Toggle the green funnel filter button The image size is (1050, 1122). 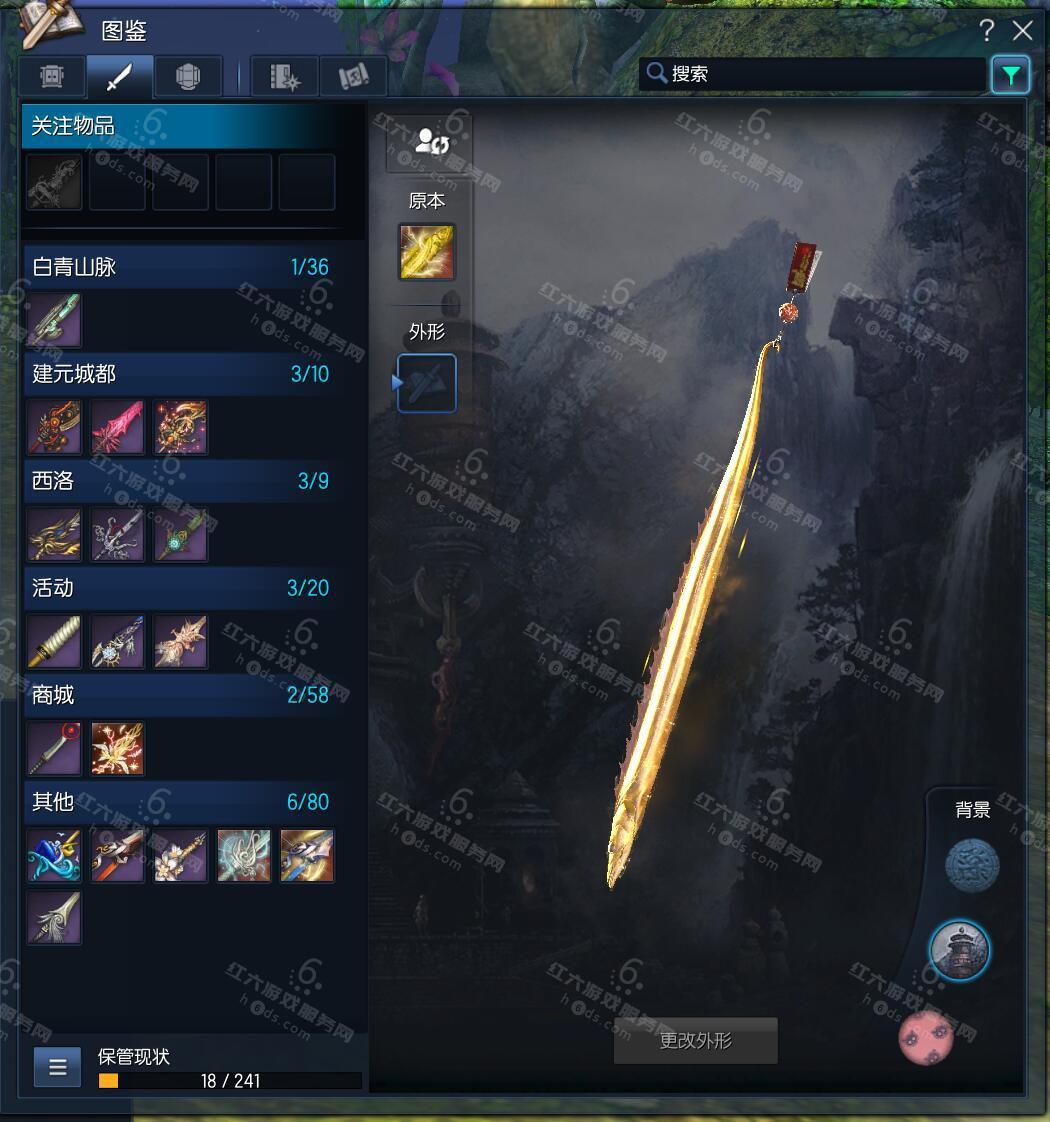1010,75
